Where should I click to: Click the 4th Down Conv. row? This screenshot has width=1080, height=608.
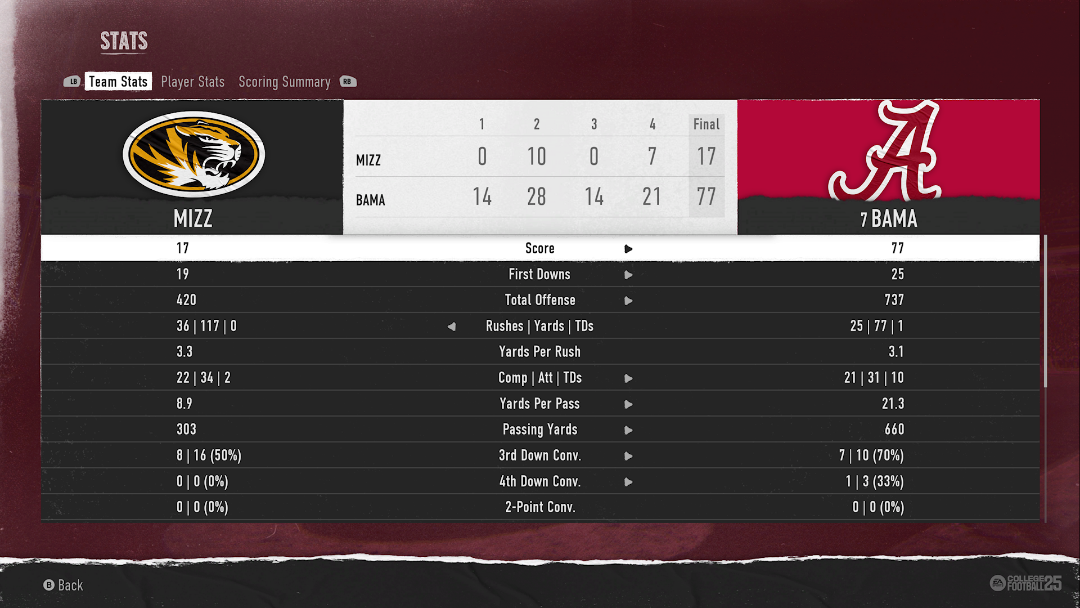540,482
